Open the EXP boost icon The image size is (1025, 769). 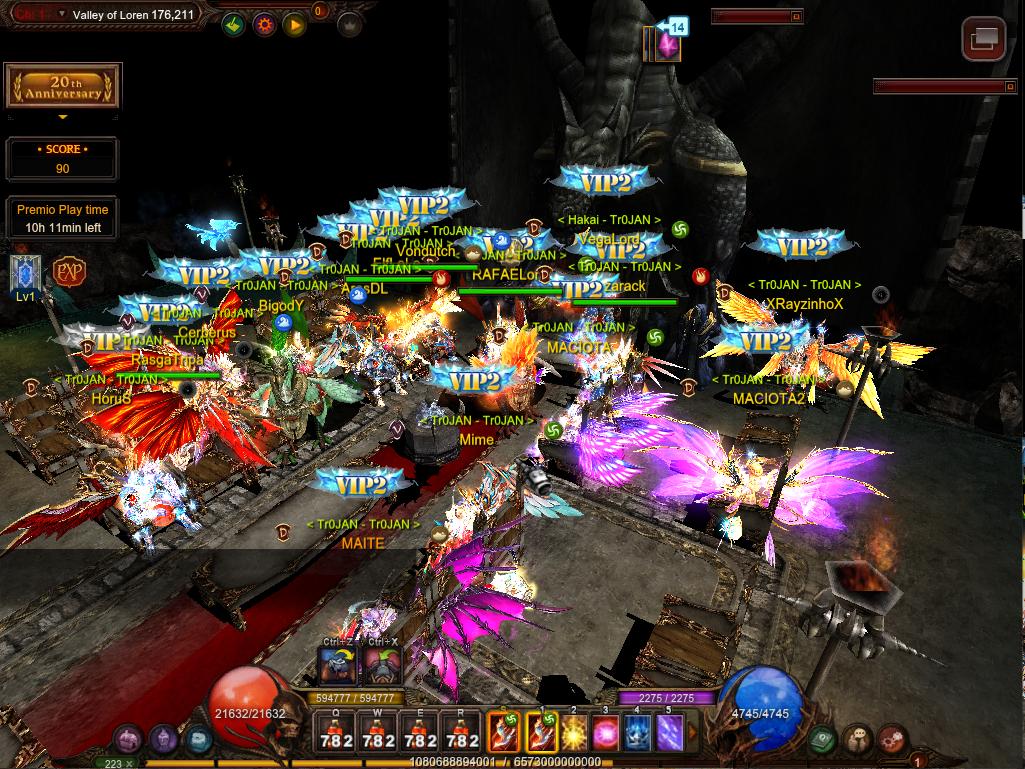pos(69,272)
